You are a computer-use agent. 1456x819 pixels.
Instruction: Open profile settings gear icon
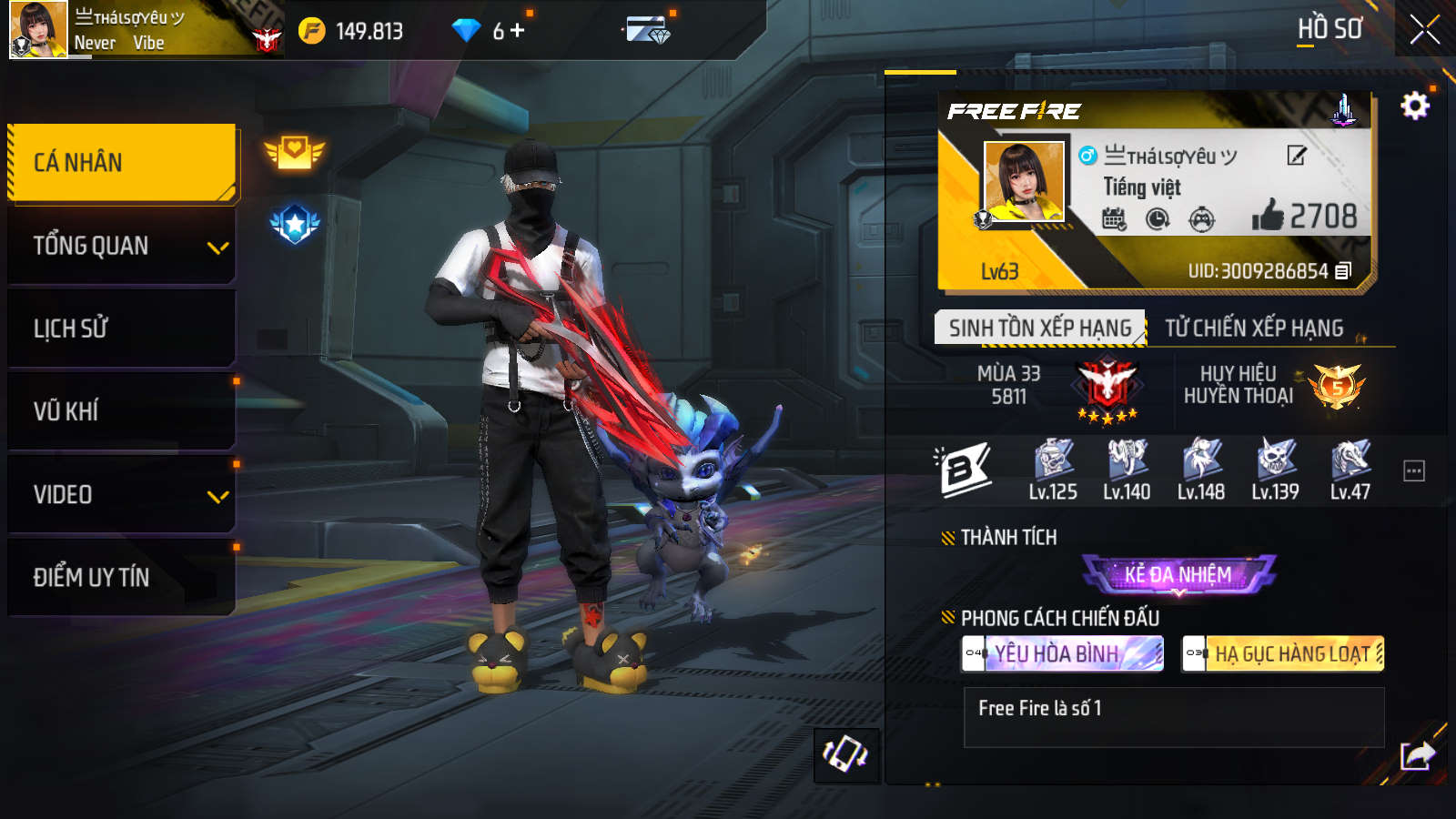coord(1414,106)
